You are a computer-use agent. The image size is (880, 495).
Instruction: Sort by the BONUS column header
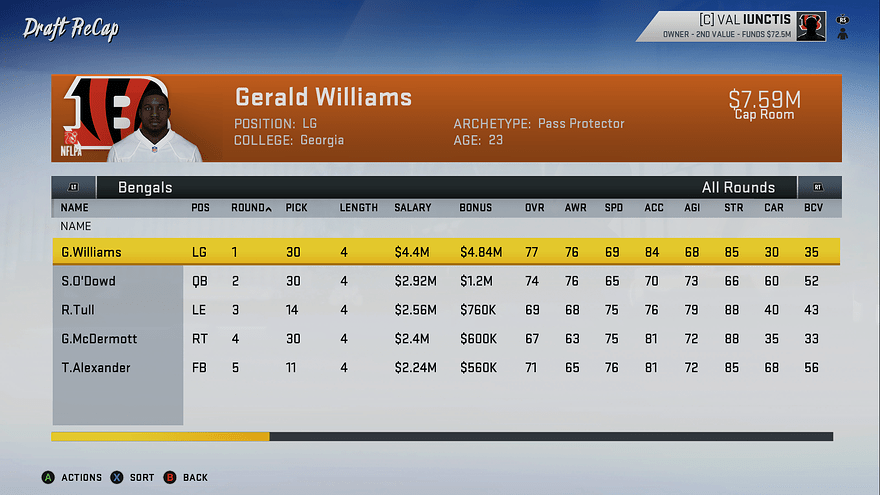(x=475, y=208)
